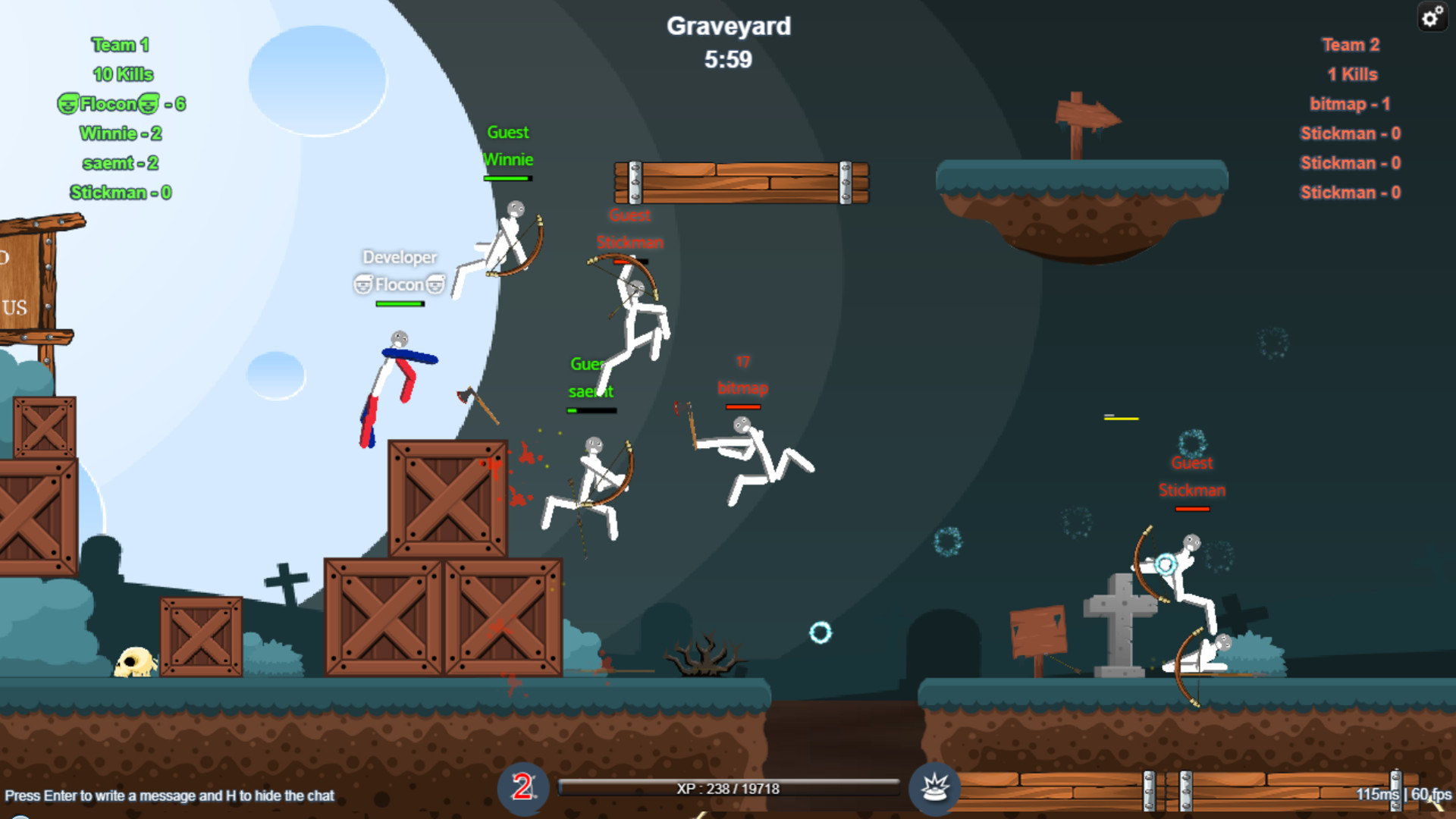Click the Team 2 scoreboard header
Image resolution: width=1456 pixels, height=819 pixels.
1351,45
